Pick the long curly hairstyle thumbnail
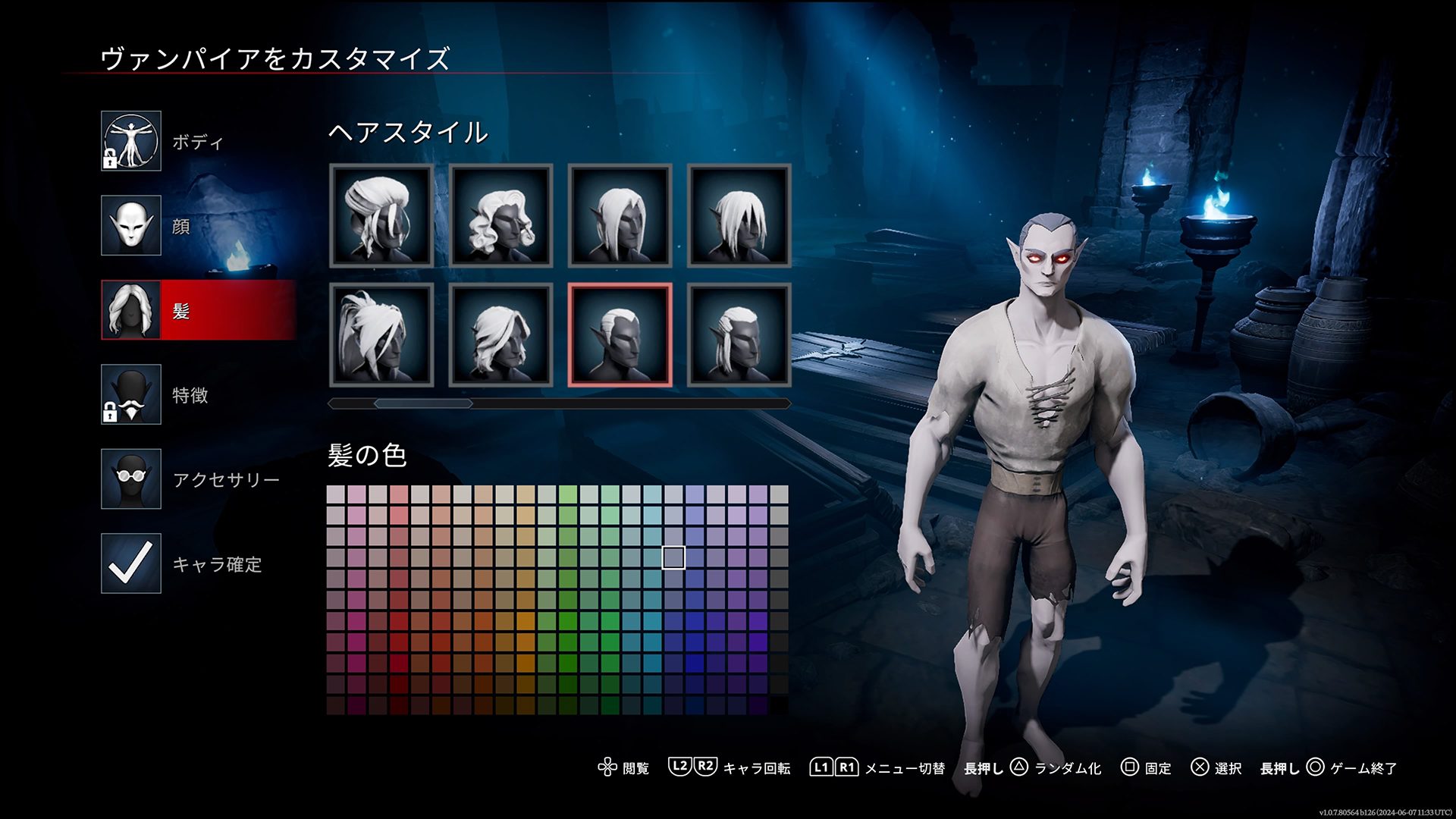This screenshot has height=819, width=1456. (500, 215)
